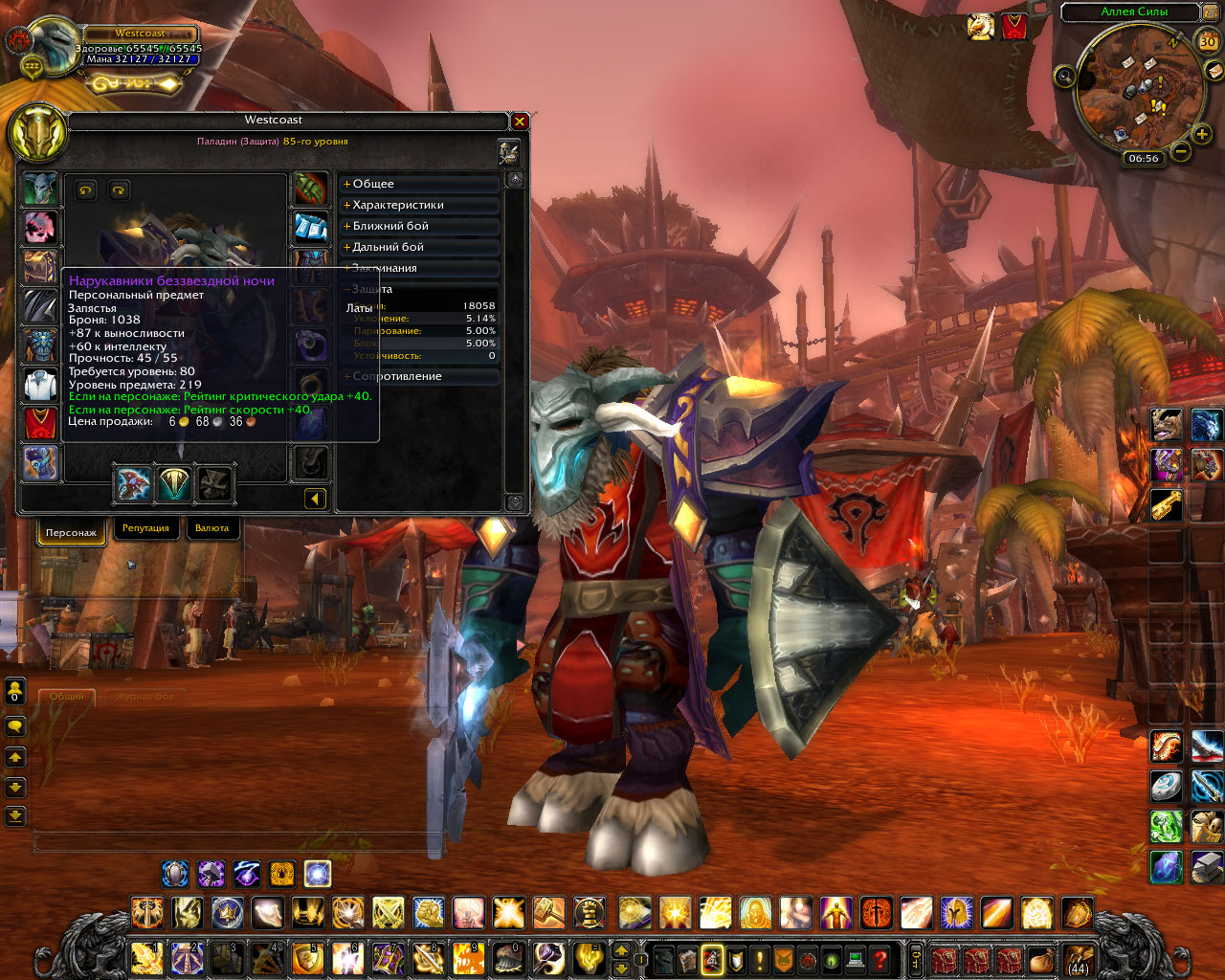Image resolution: width=1225 pixels, height=980 pixels.
Task: Switch to the Репутация tab
Action: click(x=145, y=528)
